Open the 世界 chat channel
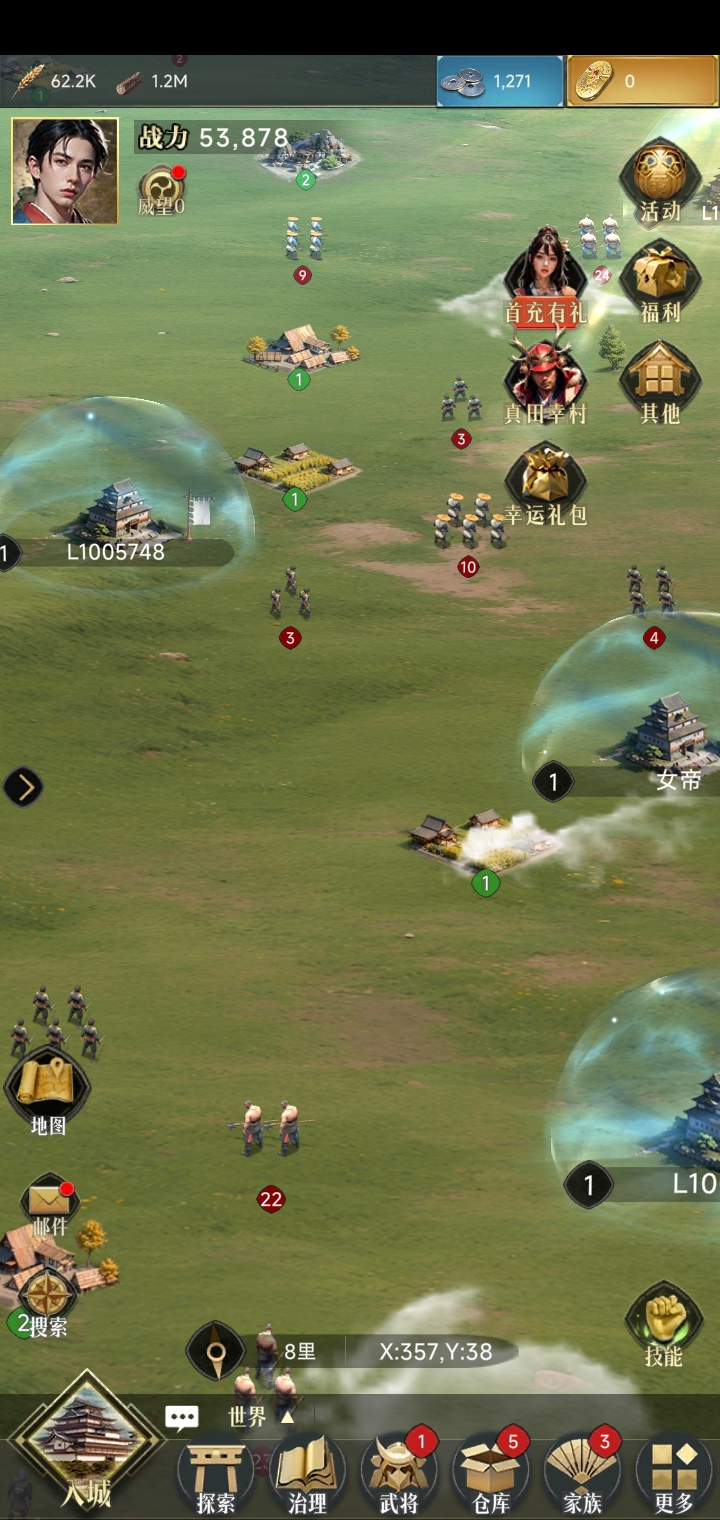Screen dimensions: 720x1520 pyautogui.click(x=245, y=1417)
